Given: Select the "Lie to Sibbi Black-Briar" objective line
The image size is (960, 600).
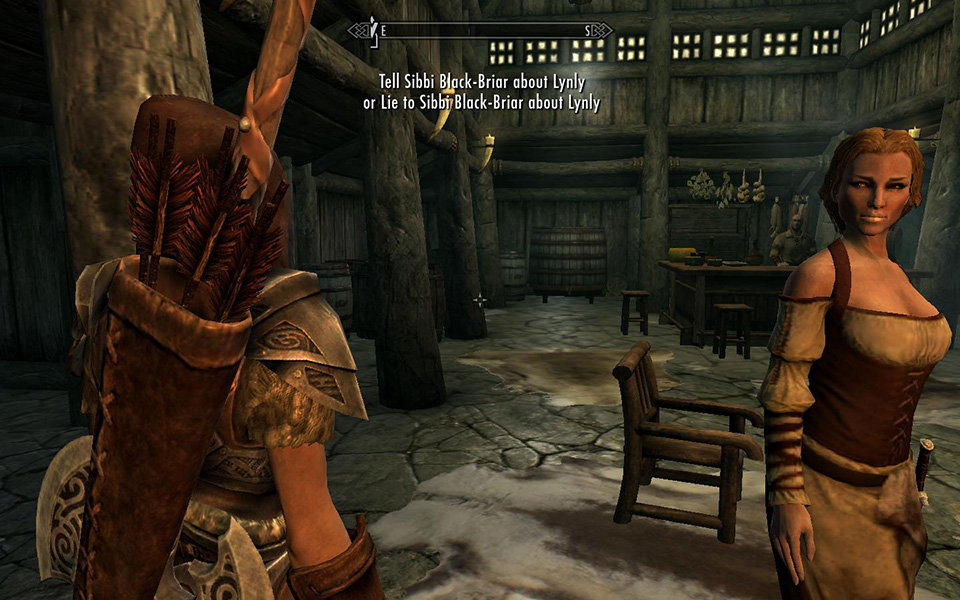Looking at the screenshot, I should [x=481, y=102].
